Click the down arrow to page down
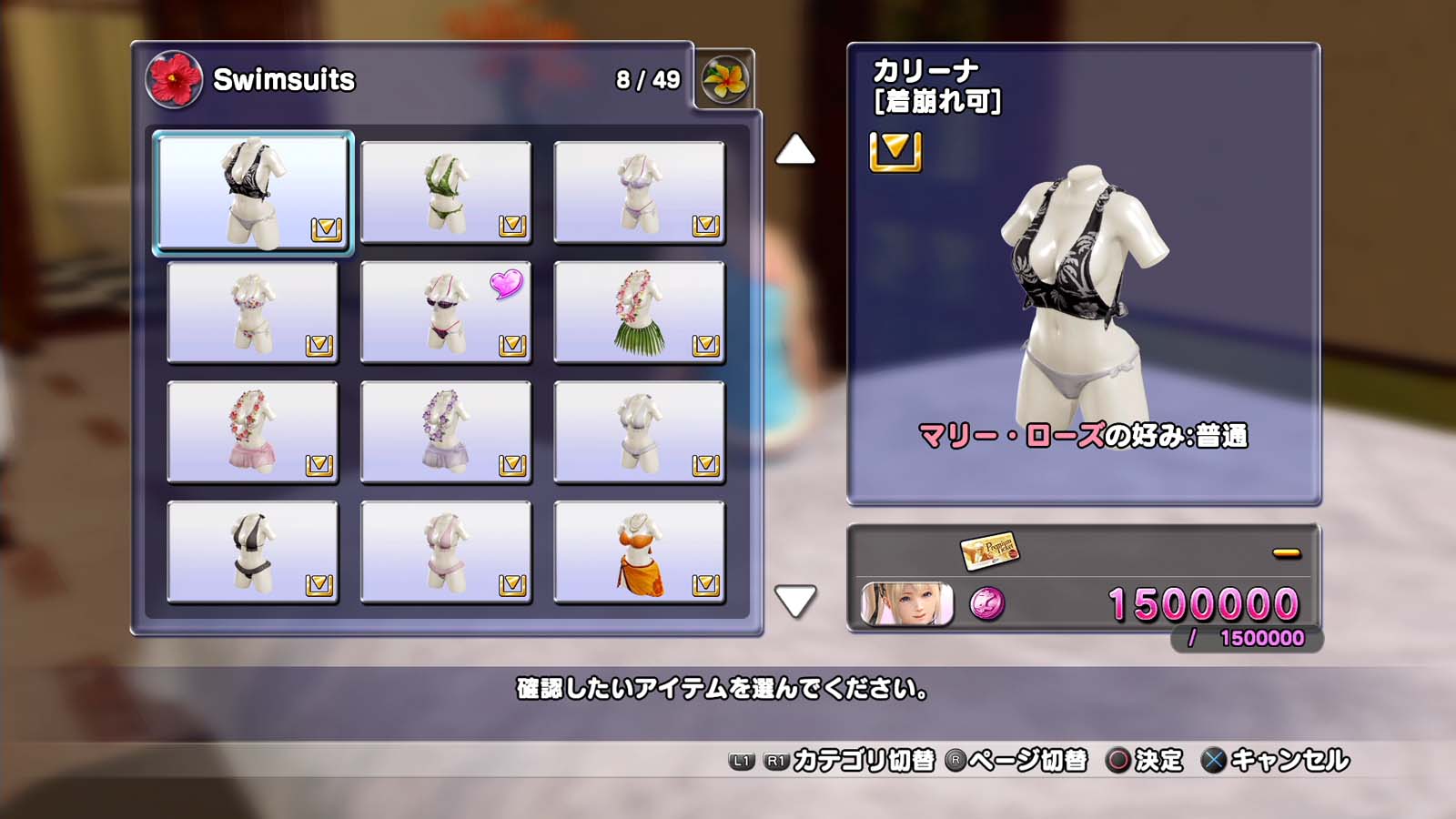1456x819 pixels. click(795, 601)
